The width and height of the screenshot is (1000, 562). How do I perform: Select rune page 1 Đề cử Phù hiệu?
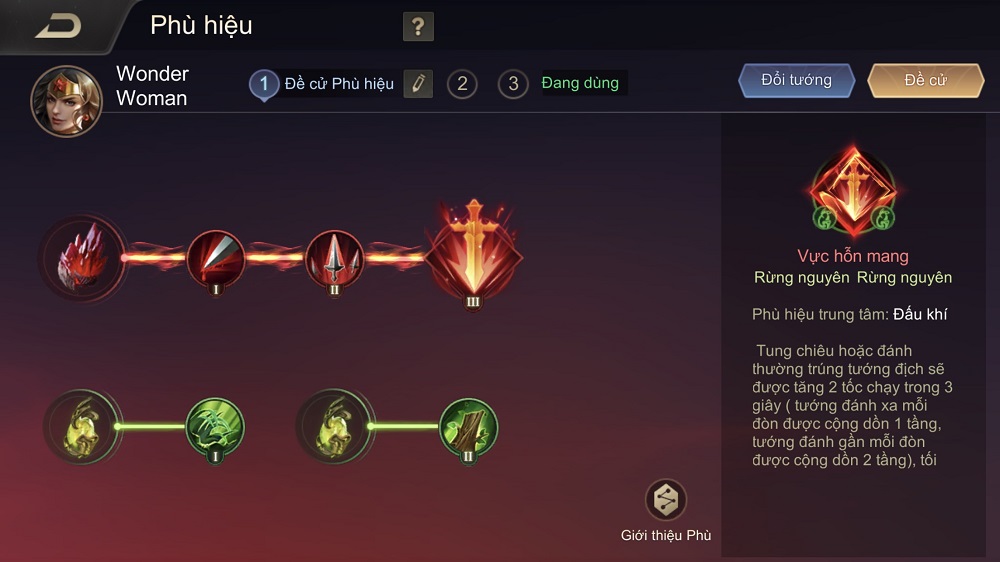click(264, 84)
